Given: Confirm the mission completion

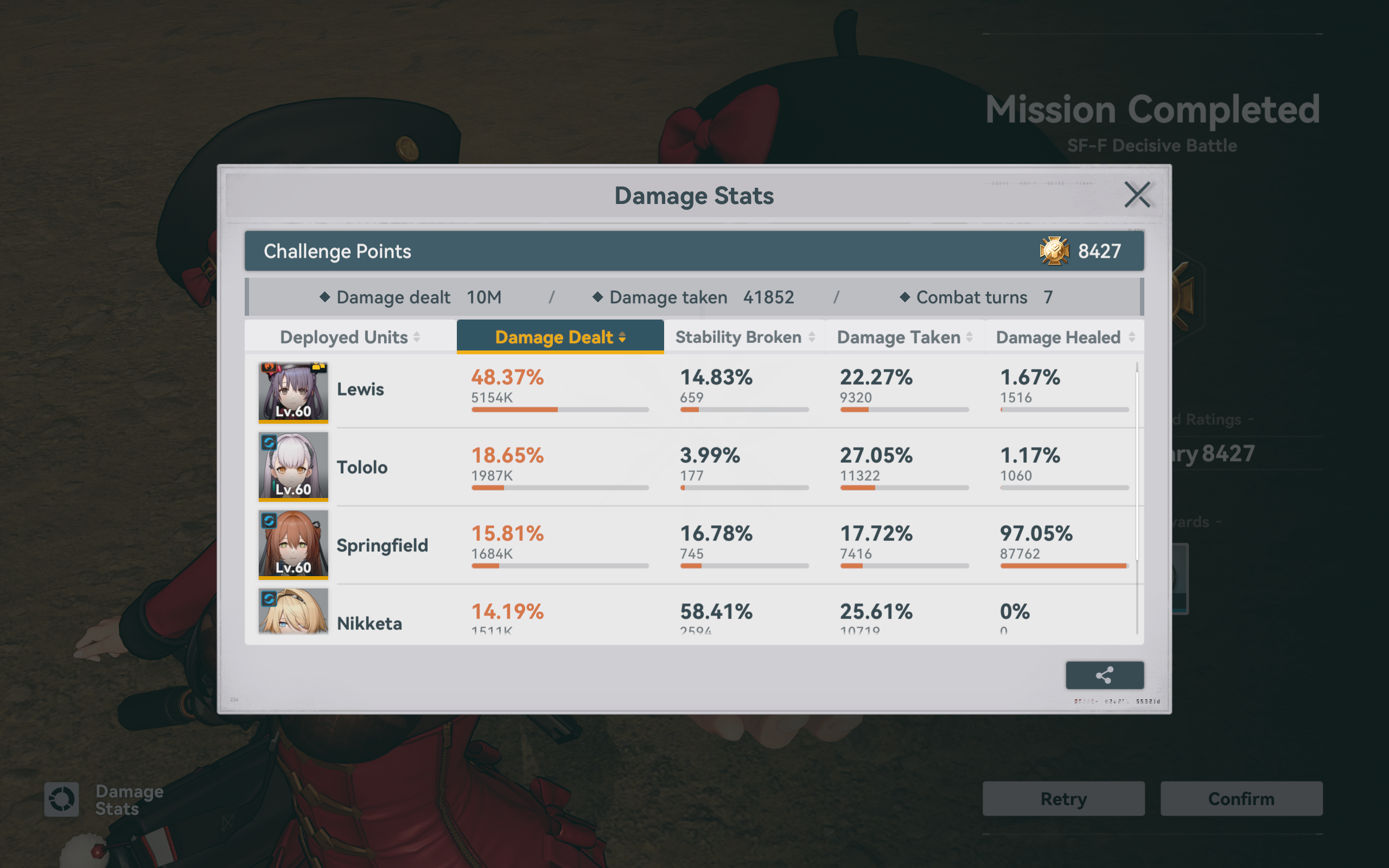Looking at the screenshot, I should [1241, 799].
